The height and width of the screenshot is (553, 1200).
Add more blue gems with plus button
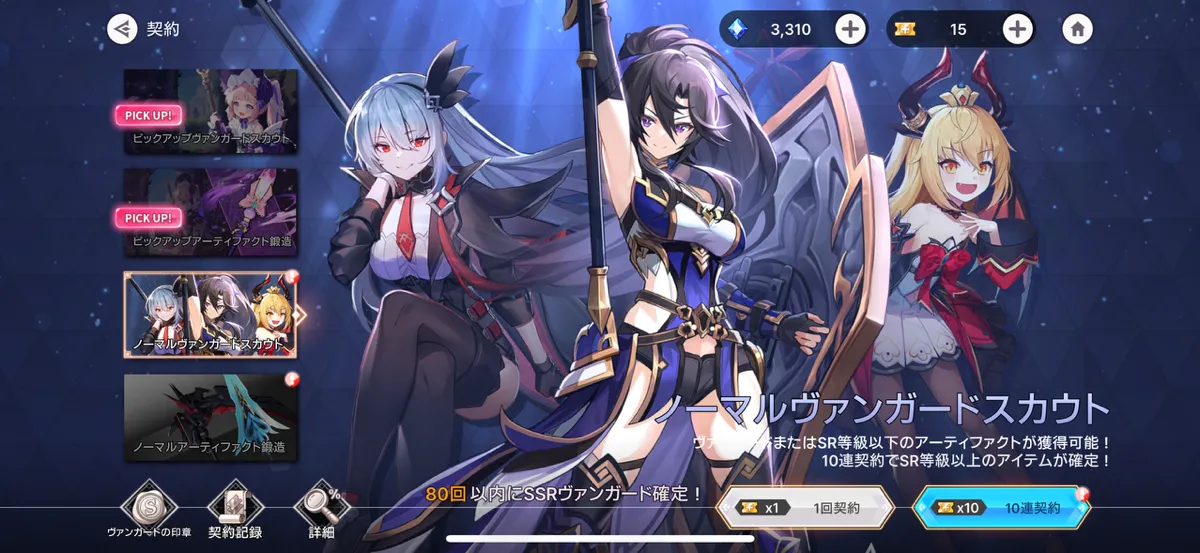pos(850,29)
